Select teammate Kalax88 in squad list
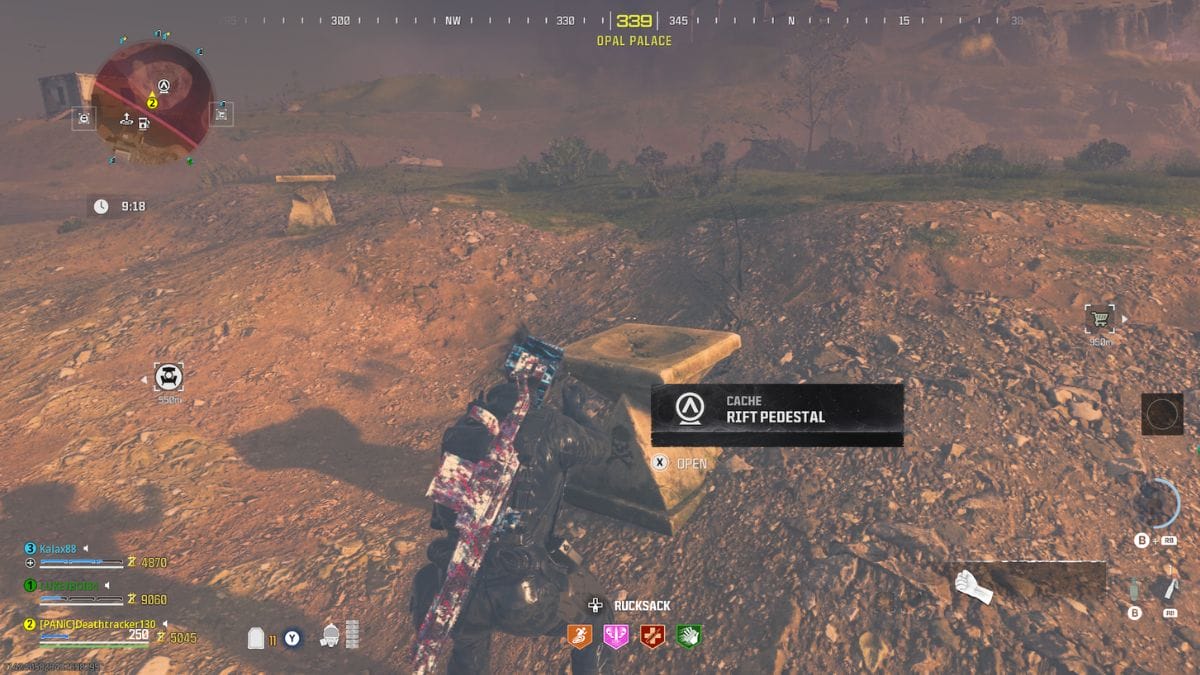 [57, 549]
